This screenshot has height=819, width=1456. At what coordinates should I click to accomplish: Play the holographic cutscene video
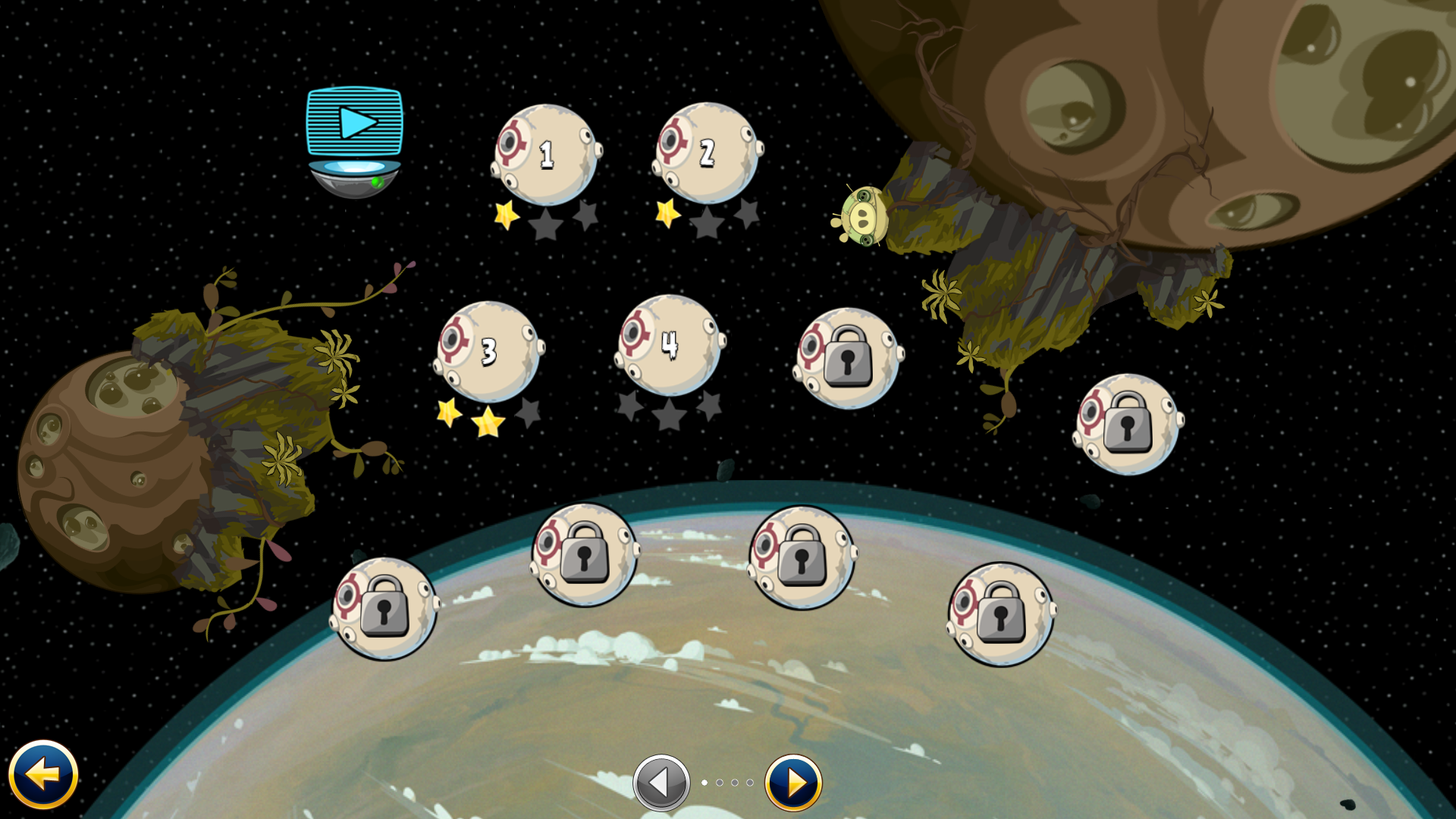click(x=354, y=123)
